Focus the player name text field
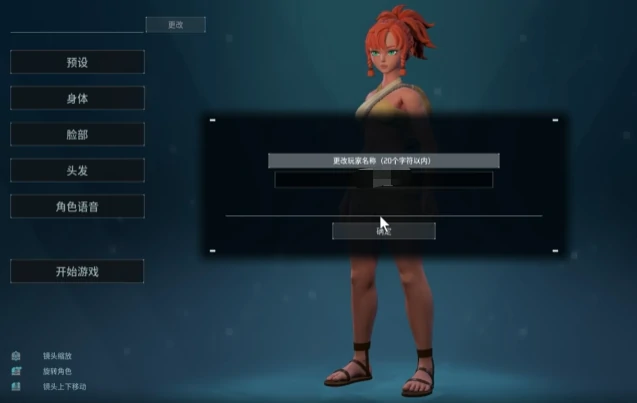637x403 pixels. (x=383, y=180)
